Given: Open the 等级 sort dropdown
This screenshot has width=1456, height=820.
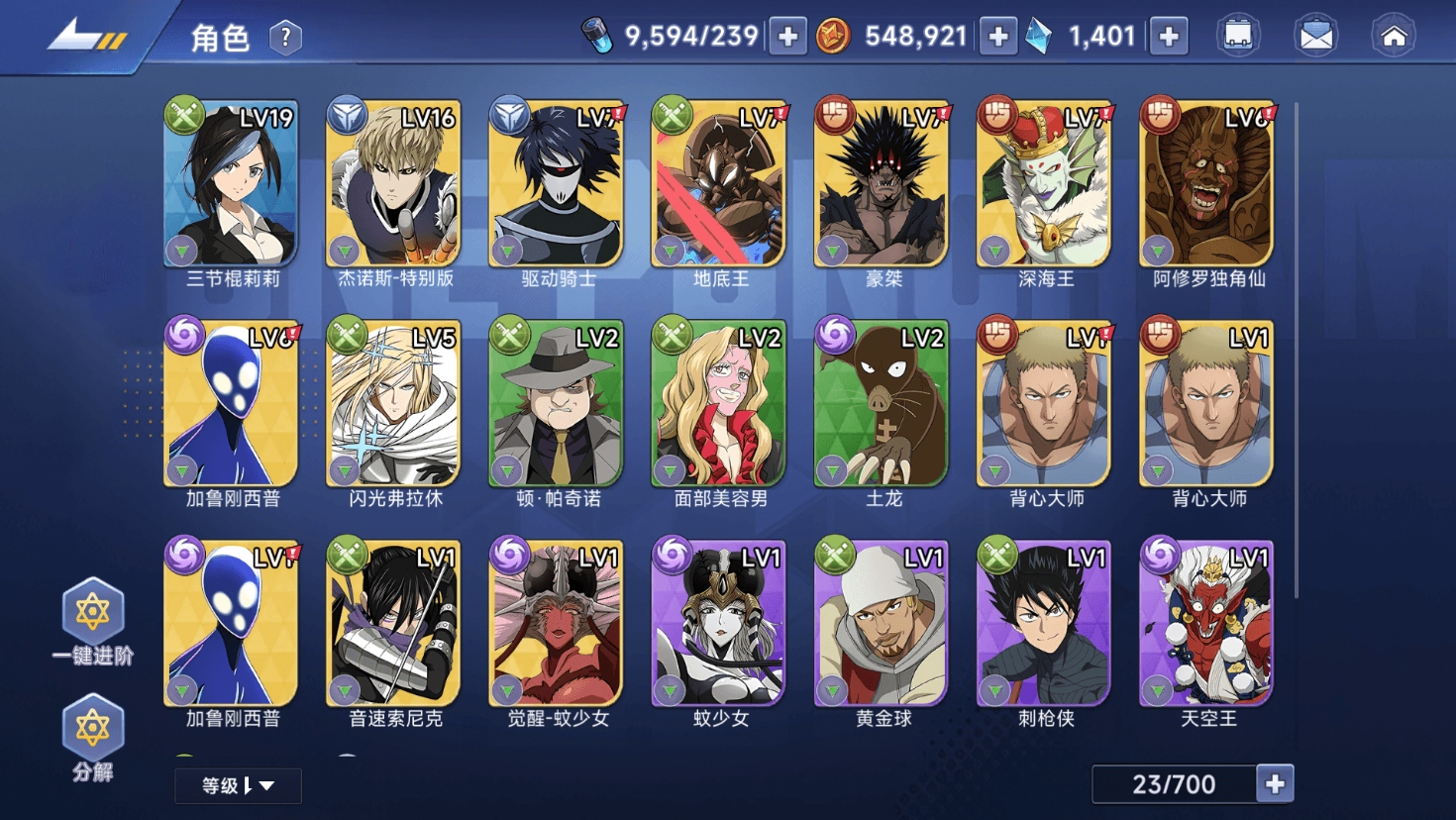Looking at the screenshot, I should 238,785.
